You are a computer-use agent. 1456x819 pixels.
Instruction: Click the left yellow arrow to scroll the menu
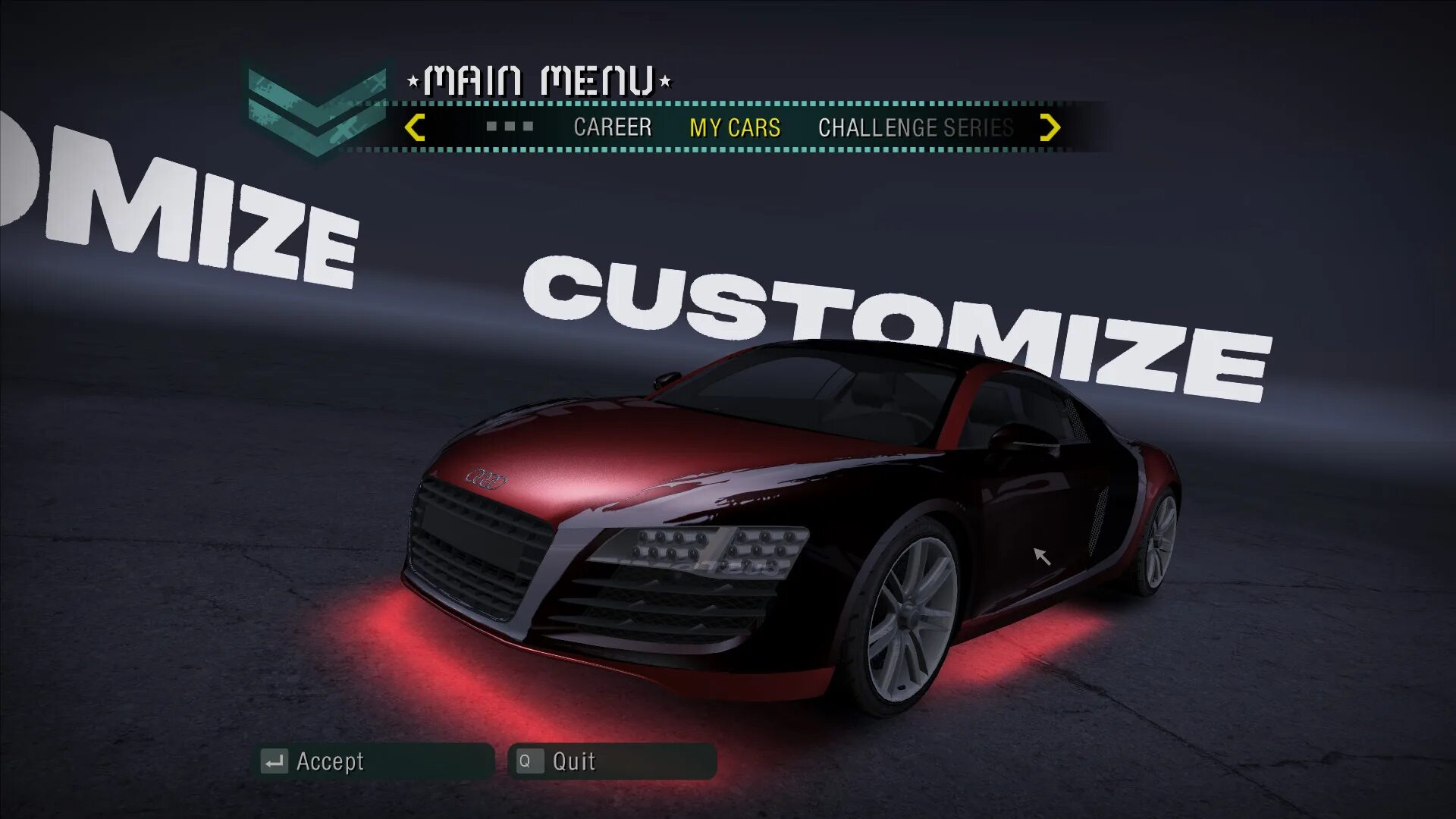click(415, 127)
